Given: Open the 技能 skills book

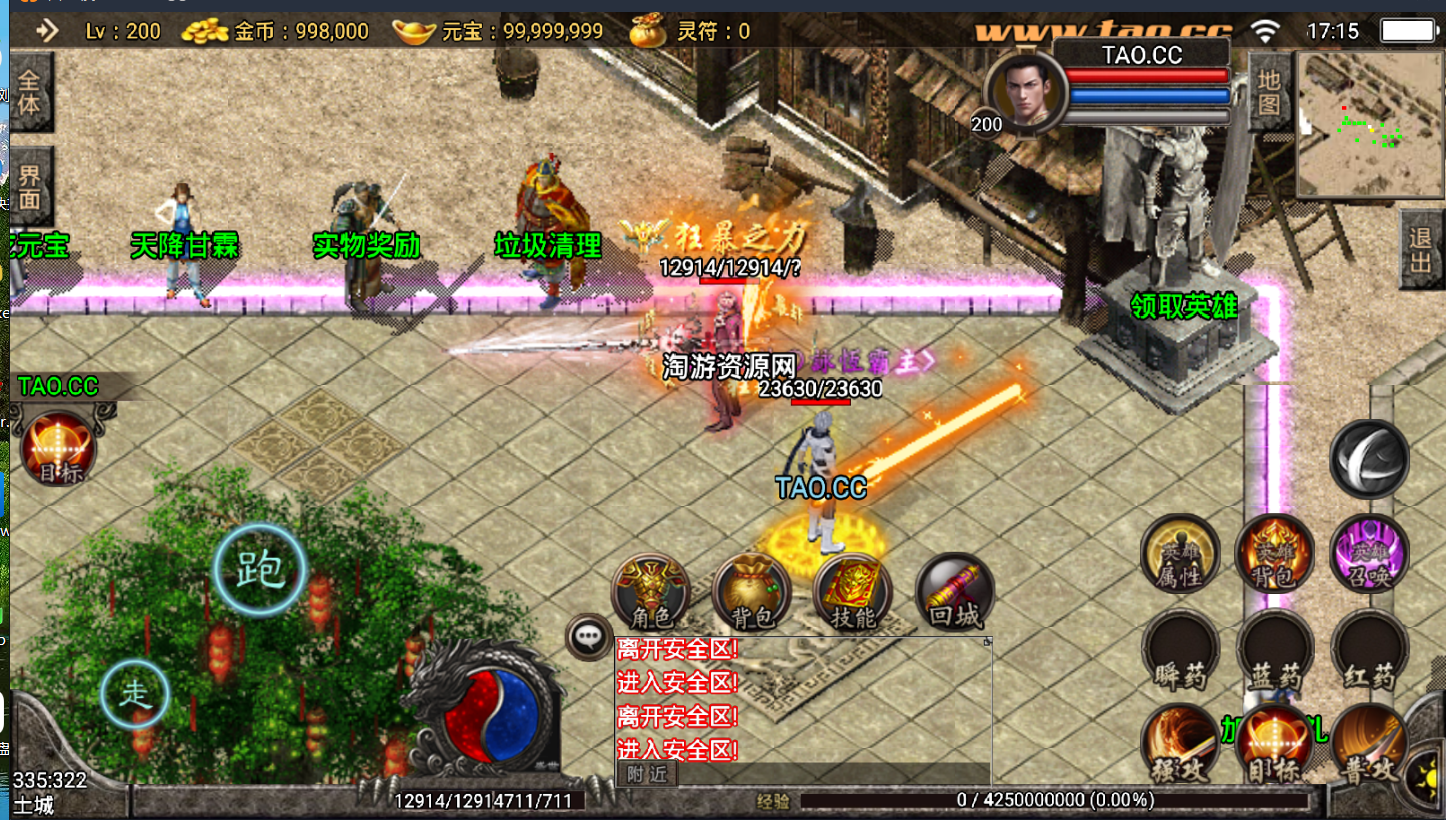Looking at the screenshot, I should (x=853, y=591).
